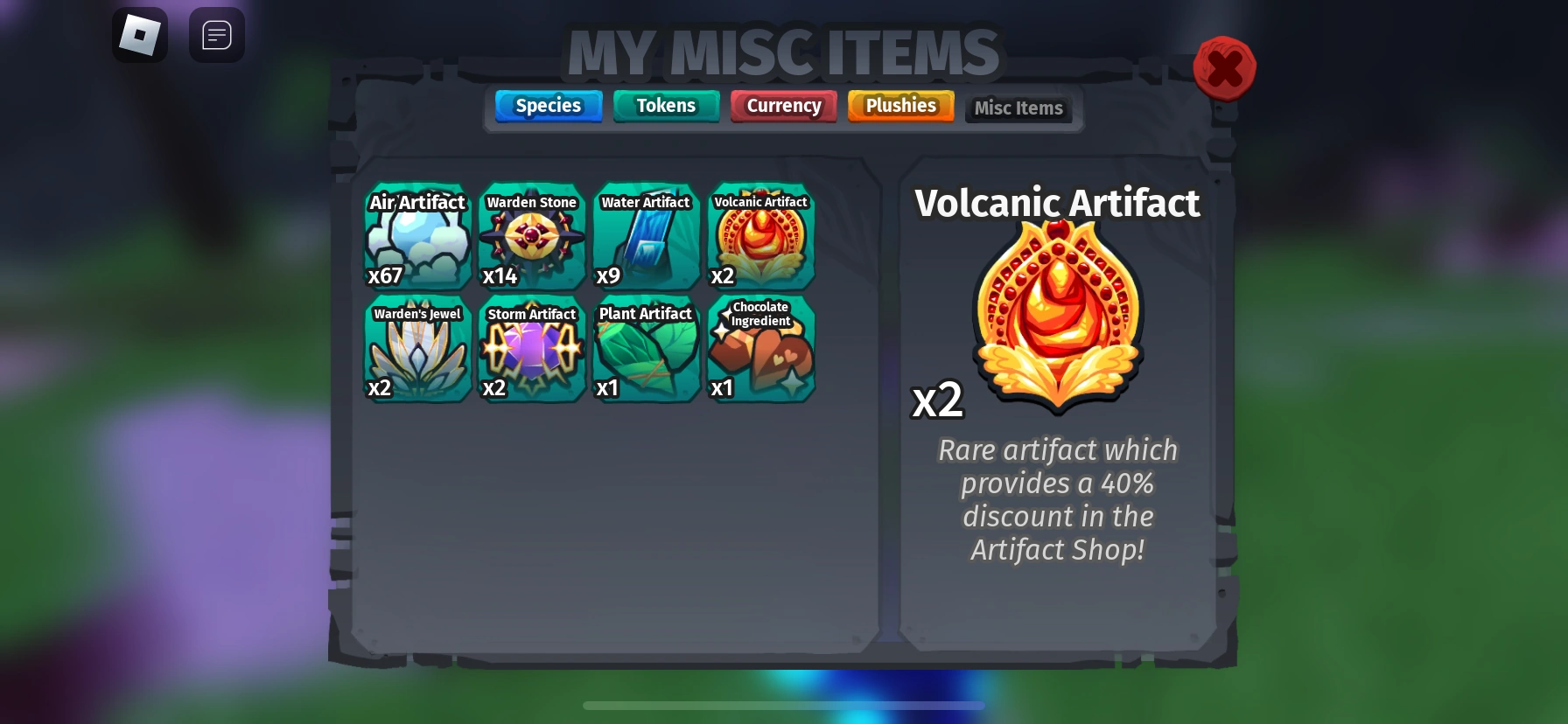
Task: Click the Volcanic Artifact inventory tile
Action: [759, 236]
